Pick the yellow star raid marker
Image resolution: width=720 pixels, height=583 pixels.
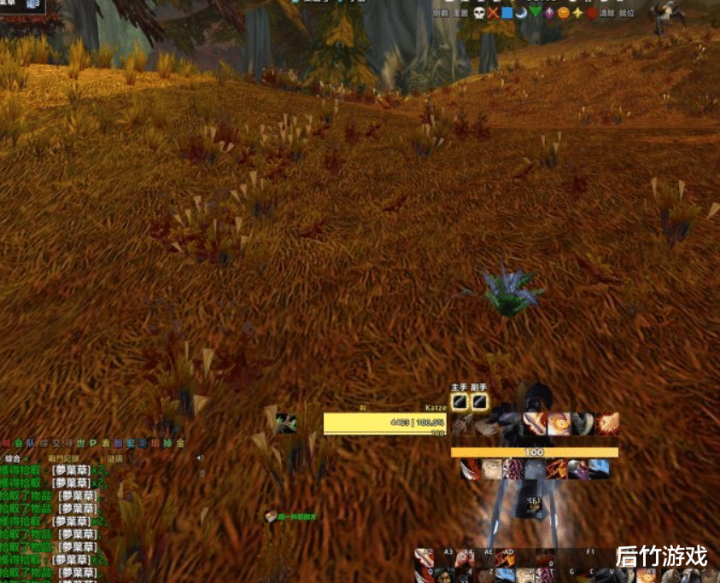pos(578,13)
